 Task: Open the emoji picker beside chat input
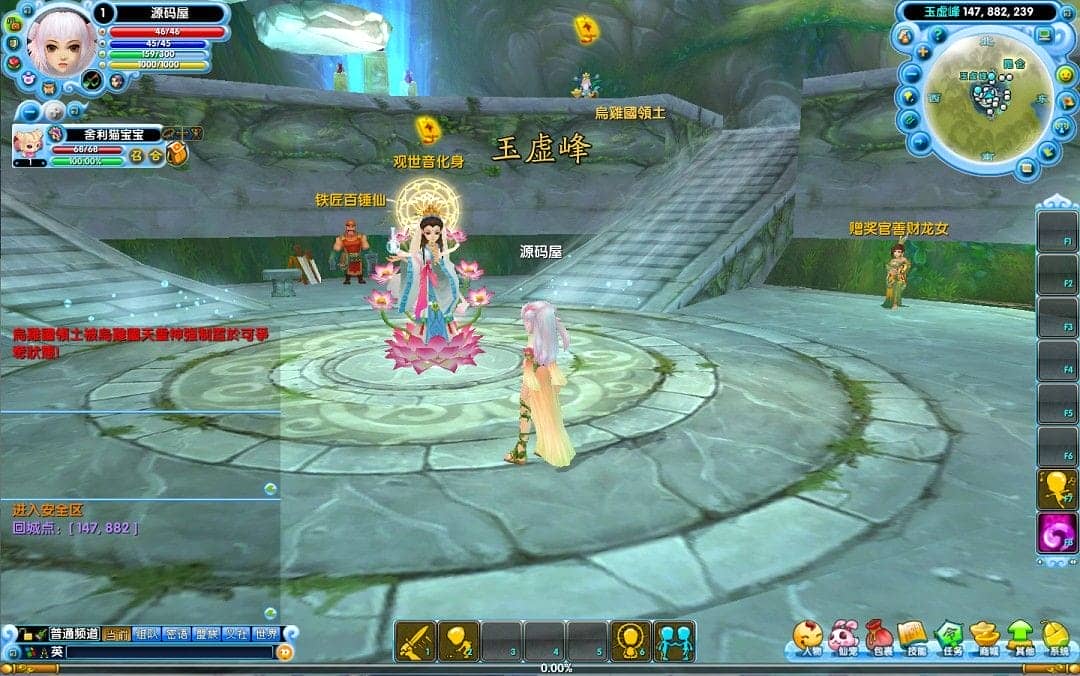(285, 652)
